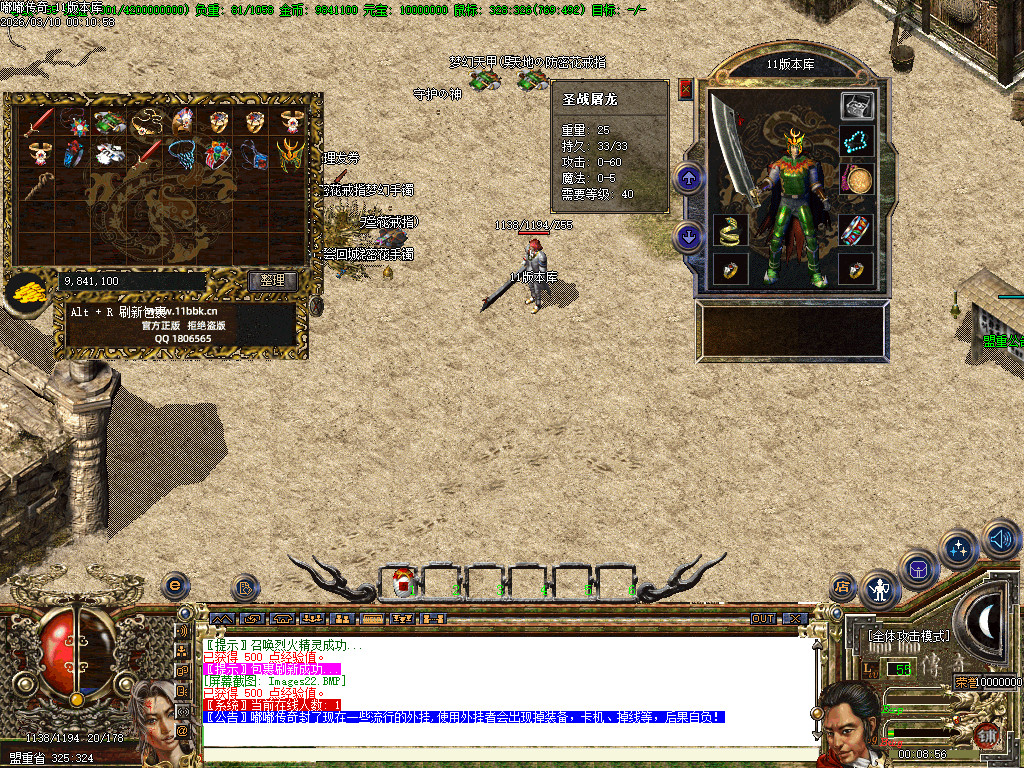1024x768 pixels.
Task: Open the character figure round button
Action: pyautogui.click(x=880, y=590)
